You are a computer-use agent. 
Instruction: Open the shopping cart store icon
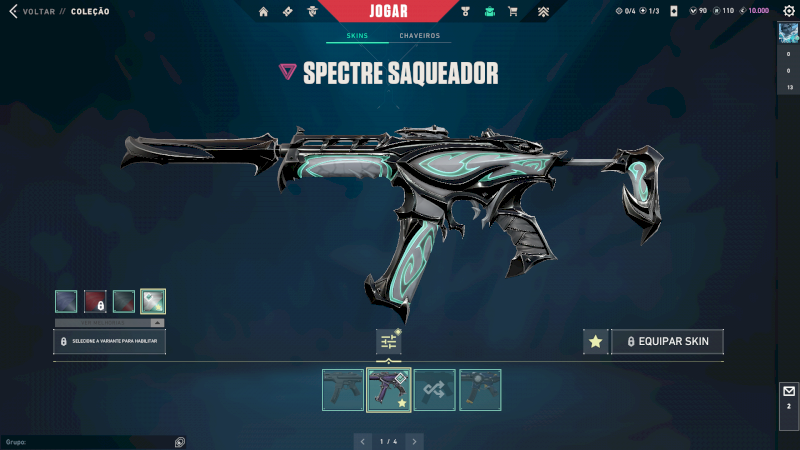513,12
